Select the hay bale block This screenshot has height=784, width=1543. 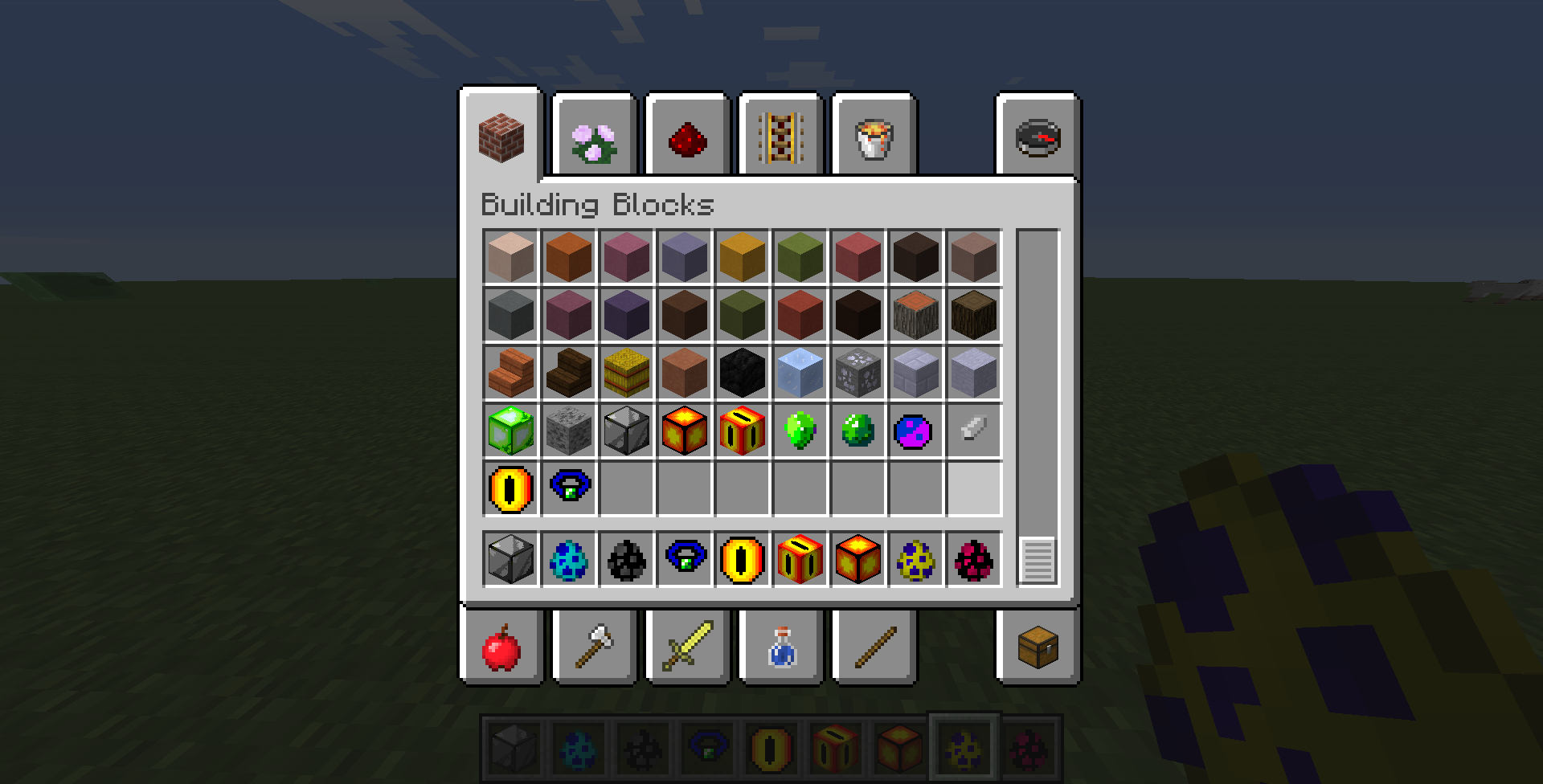pyautogui.click(x=627, y=373)
